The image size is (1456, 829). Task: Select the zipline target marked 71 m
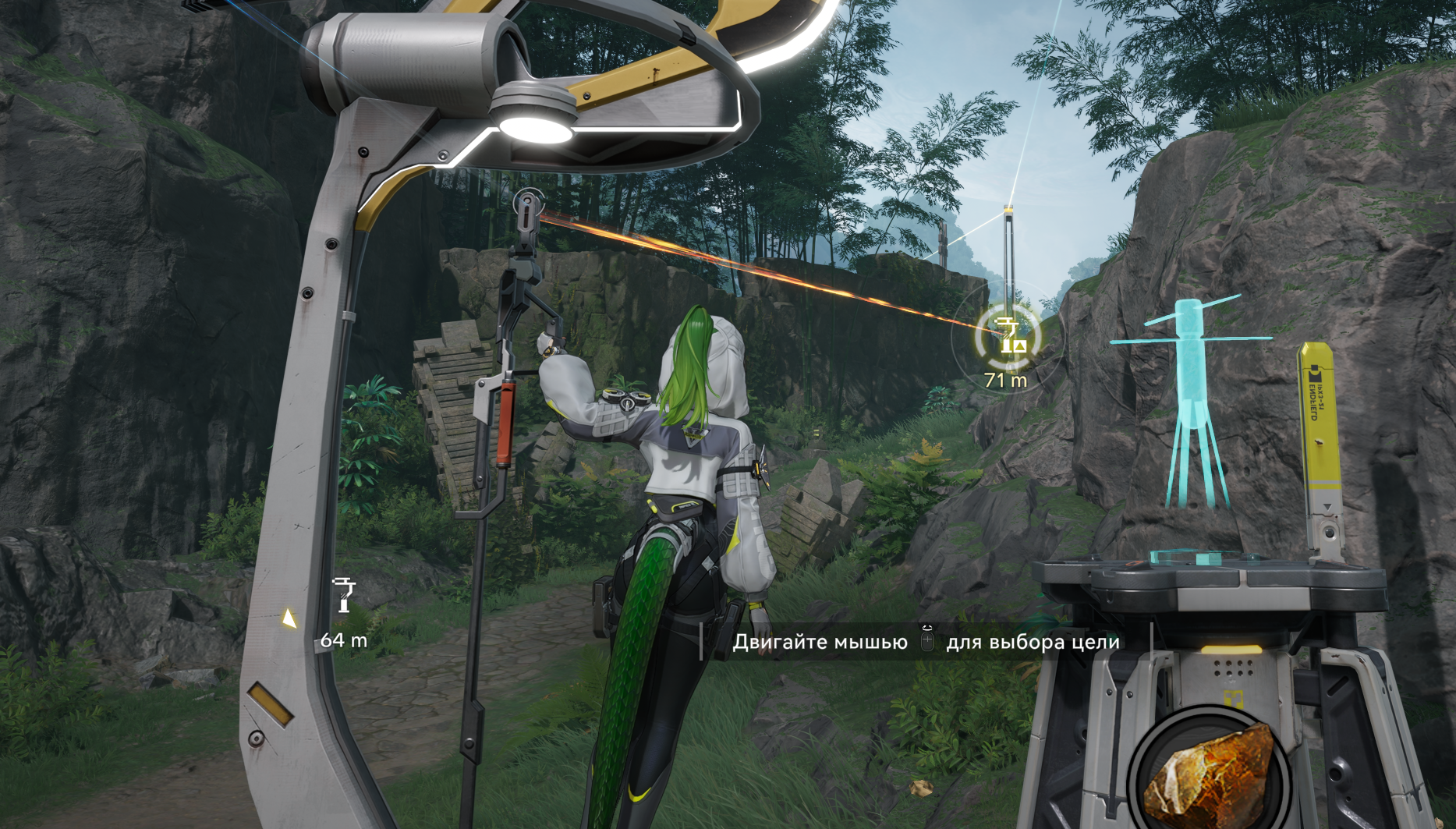tap(1008, 336)
